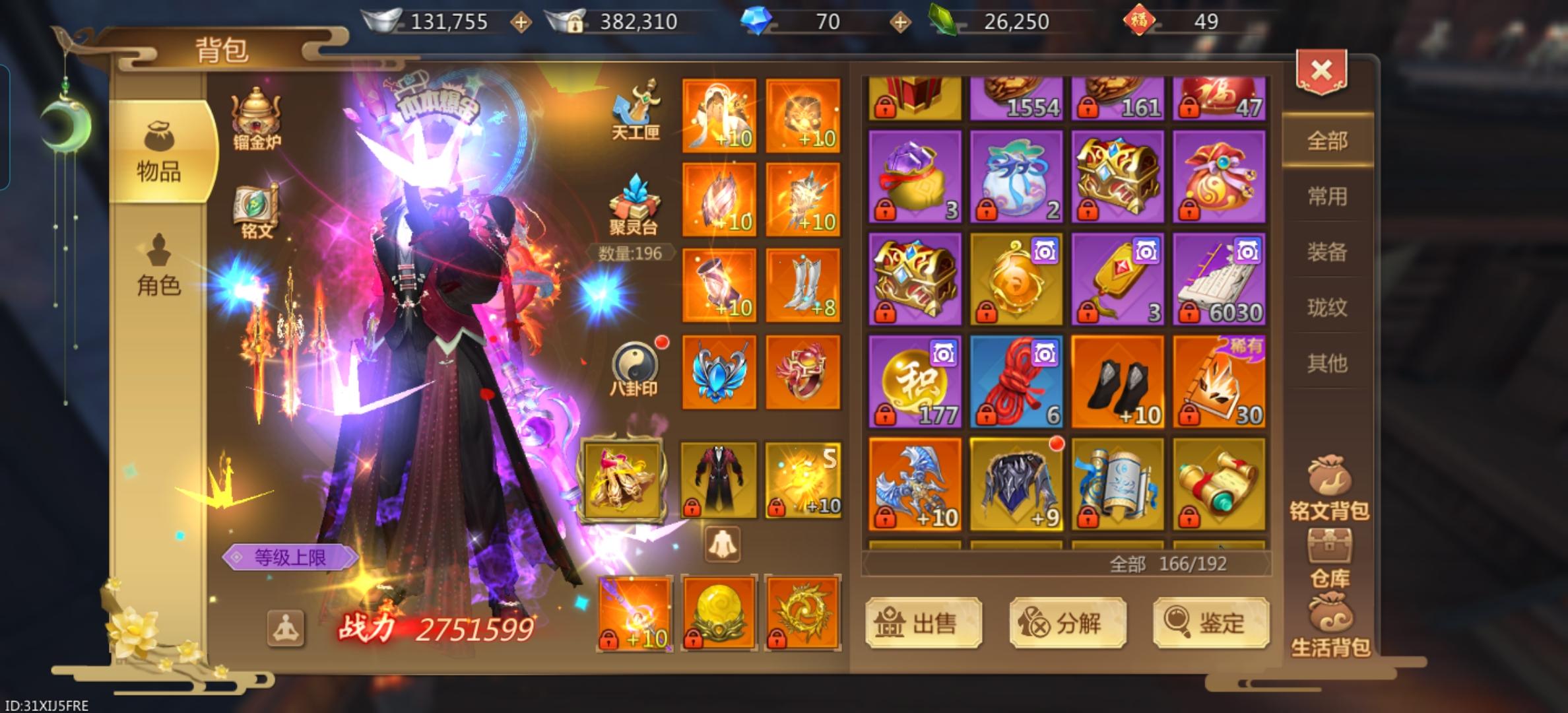Open the 镏金炉 furnace
Viewport: 1568px width, 713px height.
[x=256, y=119]
